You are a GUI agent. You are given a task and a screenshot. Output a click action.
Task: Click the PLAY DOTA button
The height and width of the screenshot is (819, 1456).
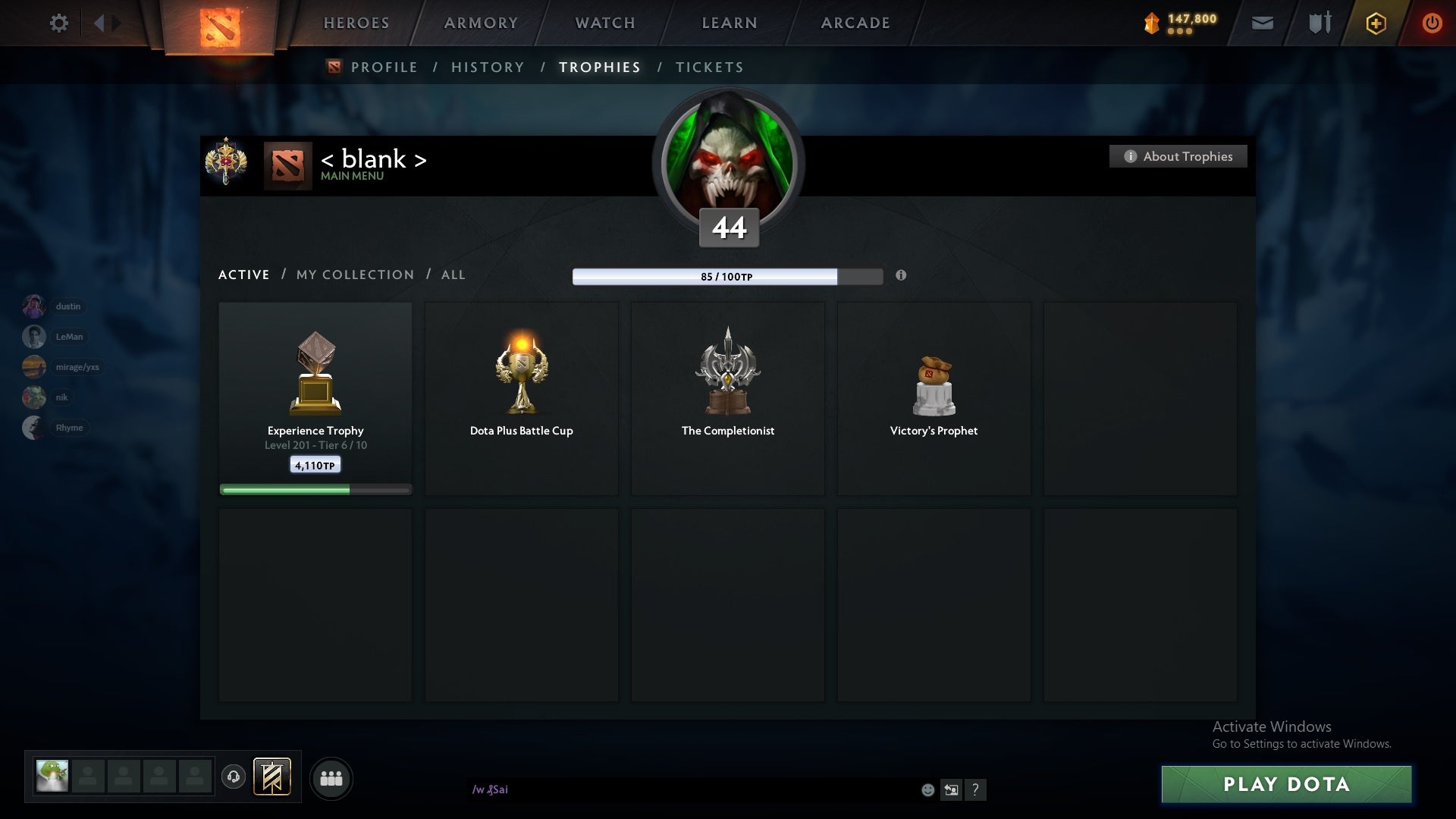[1285, 785]
